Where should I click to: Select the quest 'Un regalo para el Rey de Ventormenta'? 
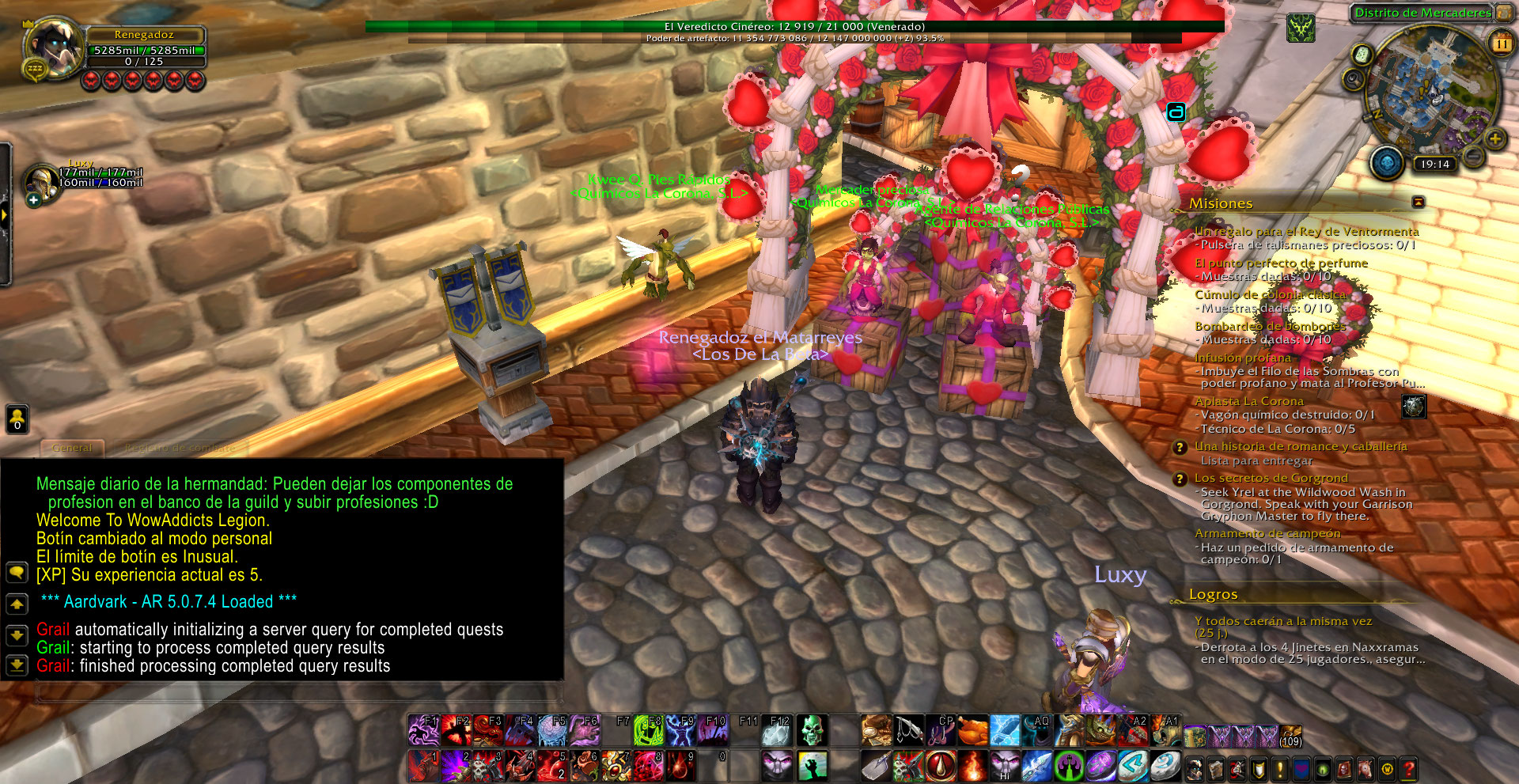(x=1306, y=232)
